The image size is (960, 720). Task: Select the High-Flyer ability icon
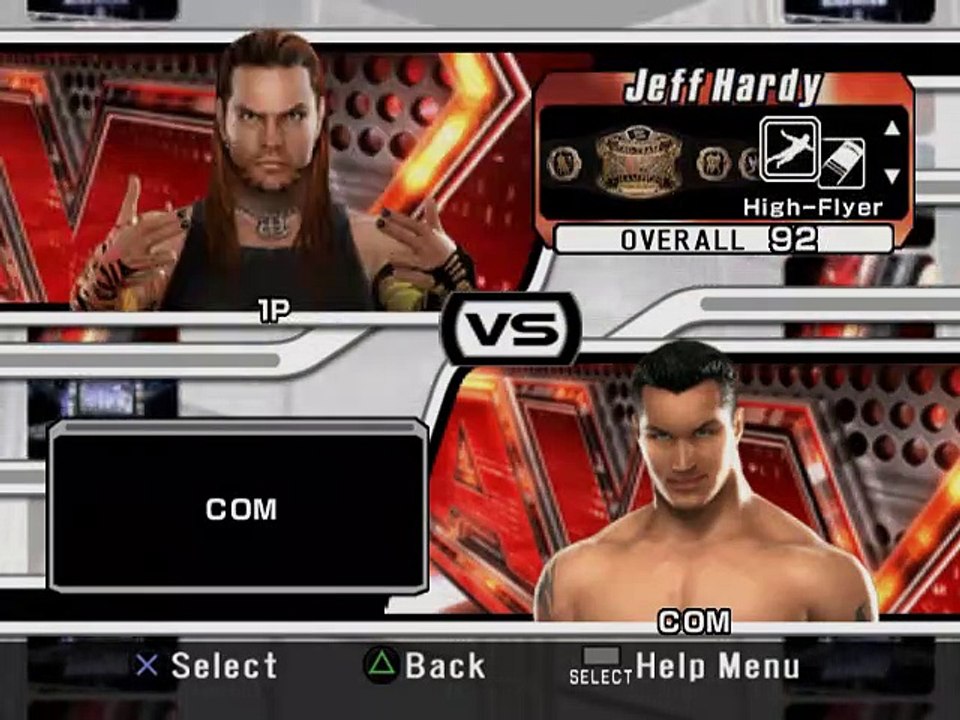[789, 149]
